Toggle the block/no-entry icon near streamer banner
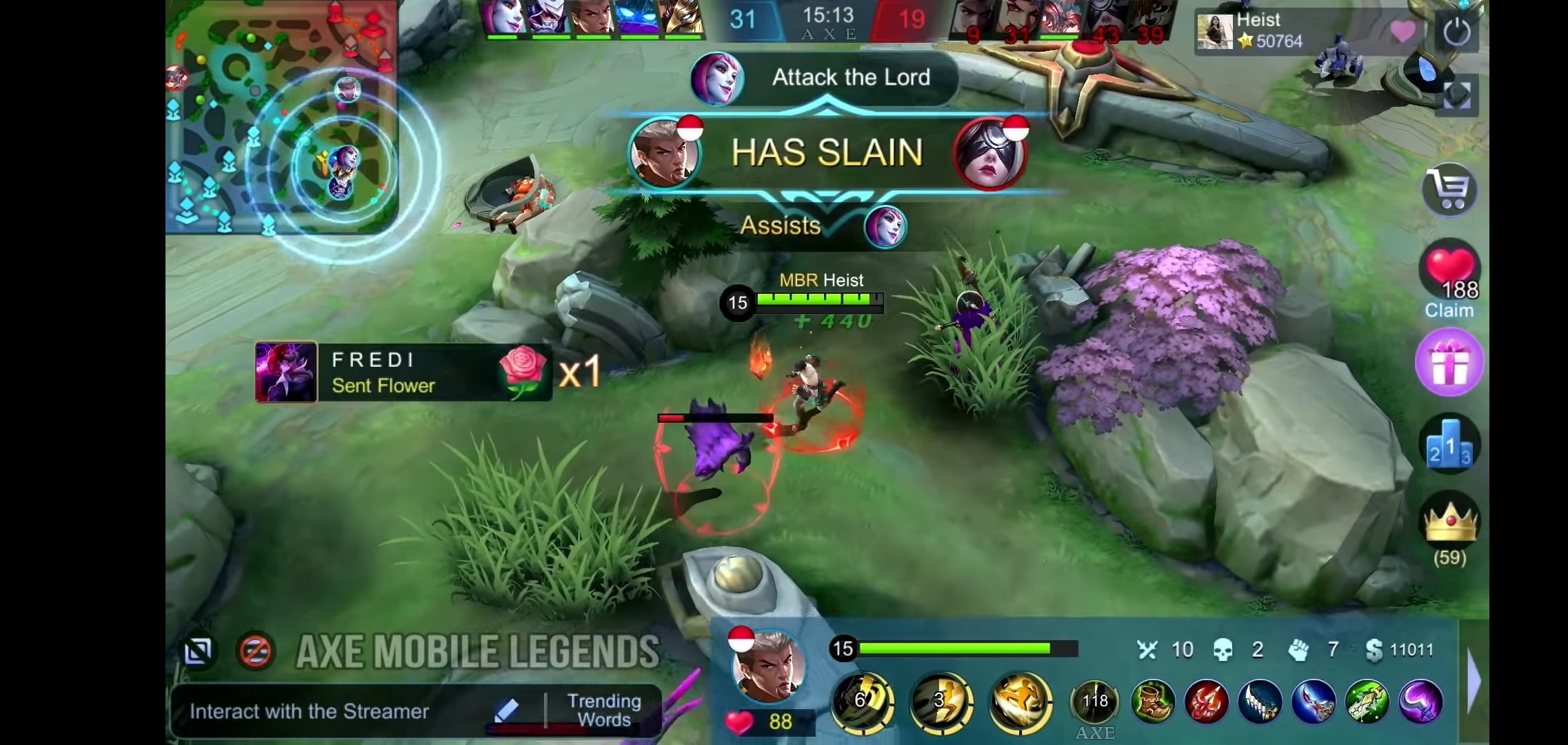Image resolution: width=1568 pixels, height=745 pixels. (254, 649)
